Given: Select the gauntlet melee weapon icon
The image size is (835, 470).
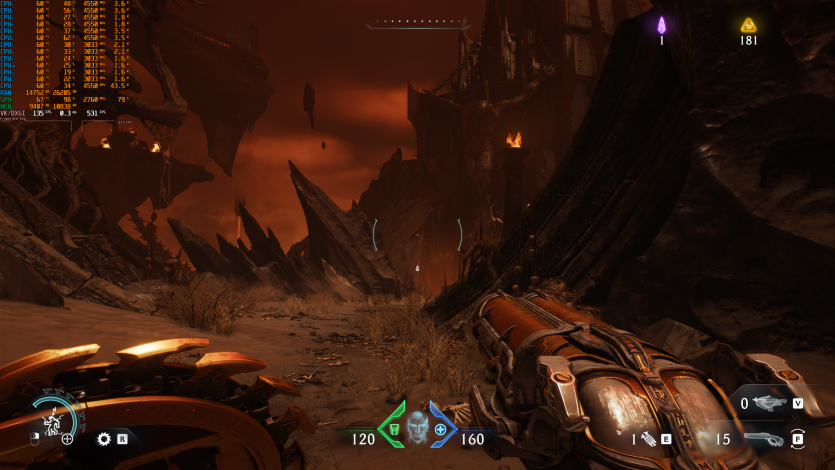Looking at the screenshot, I should point(650,438).
